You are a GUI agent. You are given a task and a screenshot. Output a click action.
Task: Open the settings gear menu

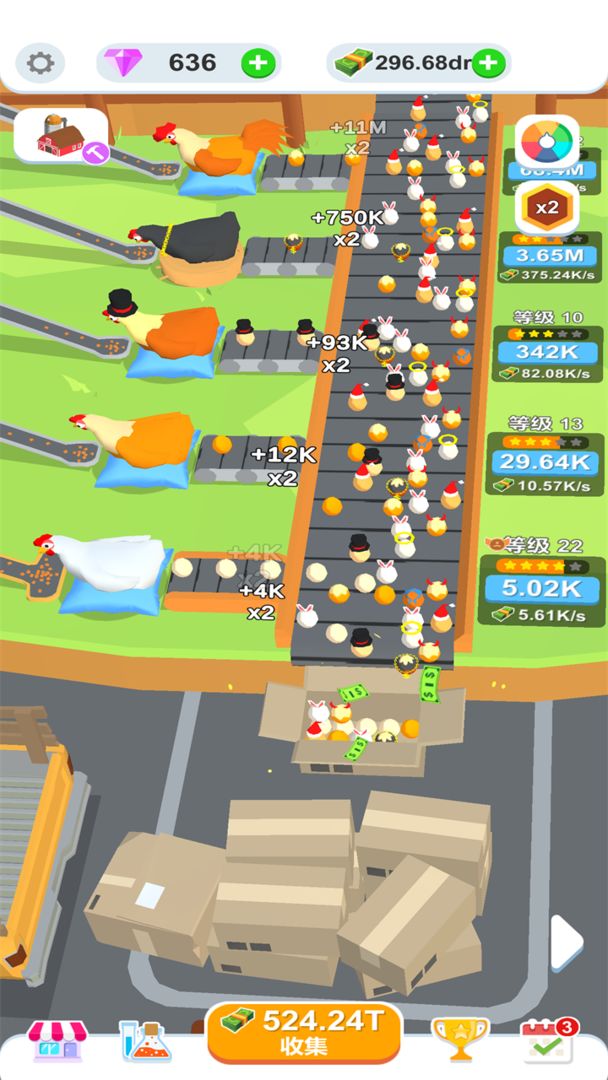point(40,63)
